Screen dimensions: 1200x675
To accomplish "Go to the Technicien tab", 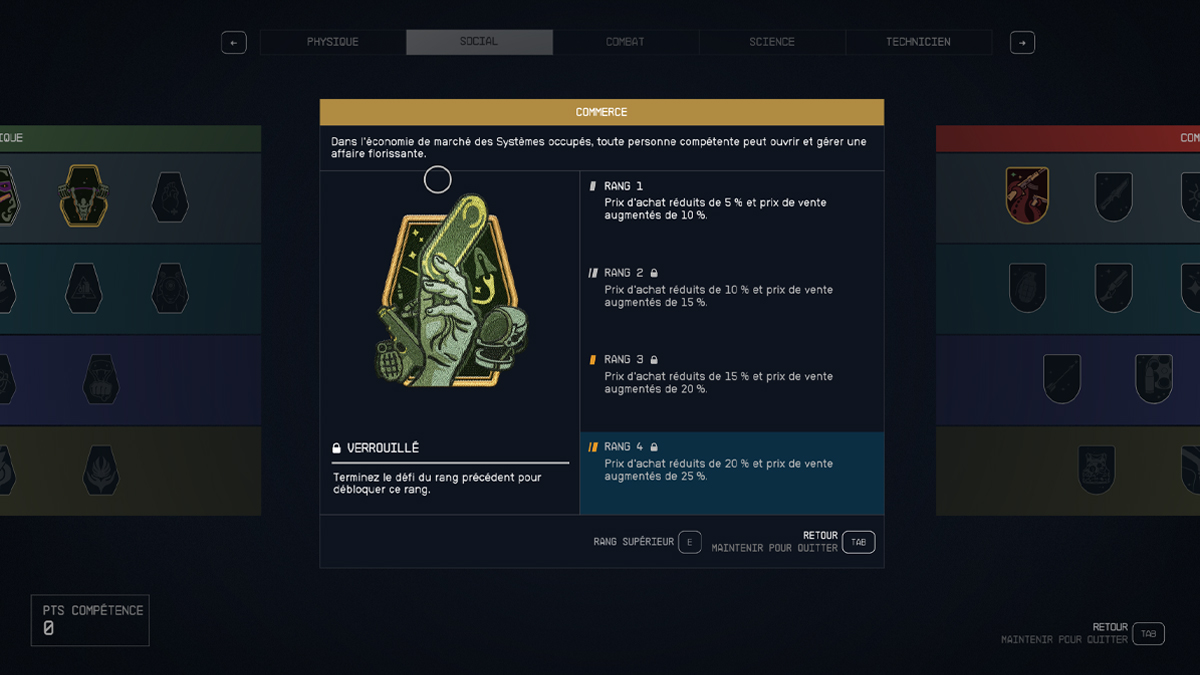I will point(918,42).
